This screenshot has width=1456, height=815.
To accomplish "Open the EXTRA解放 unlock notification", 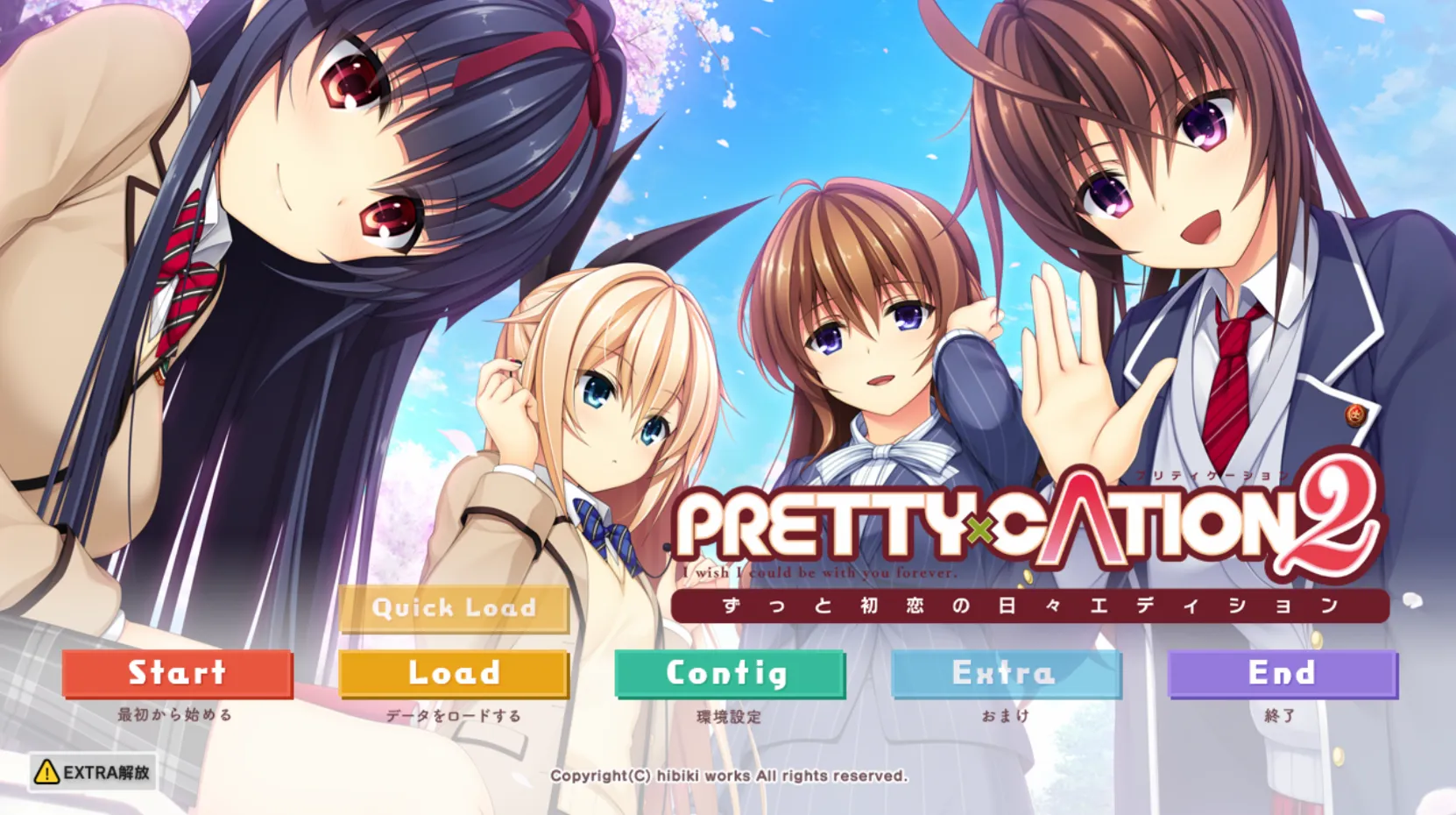I will (92, 773).
